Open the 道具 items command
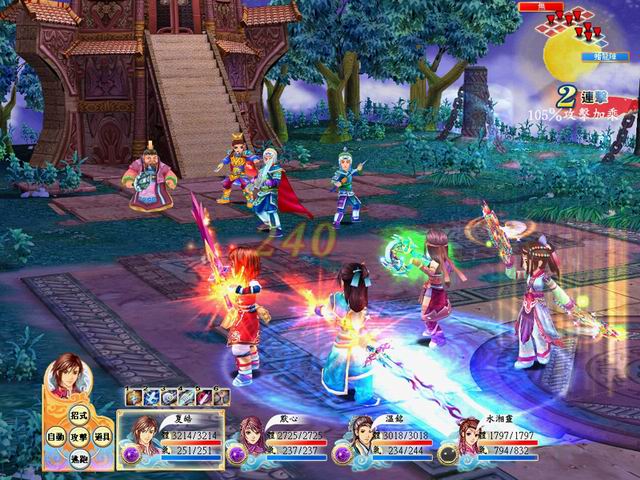 click(102, 437)
